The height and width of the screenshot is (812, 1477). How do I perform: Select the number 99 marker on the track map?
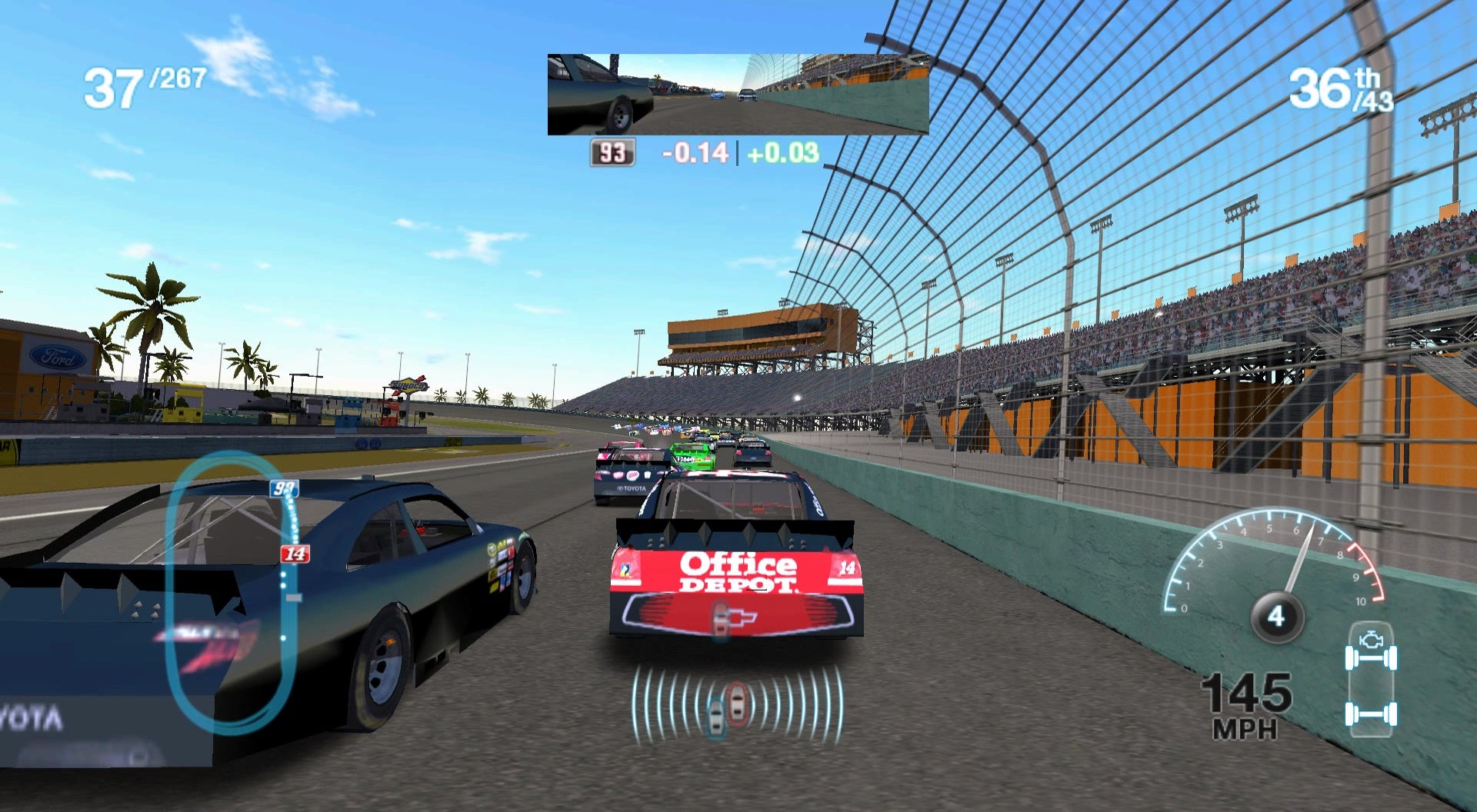pyautogui.click(x=284, y=488)
